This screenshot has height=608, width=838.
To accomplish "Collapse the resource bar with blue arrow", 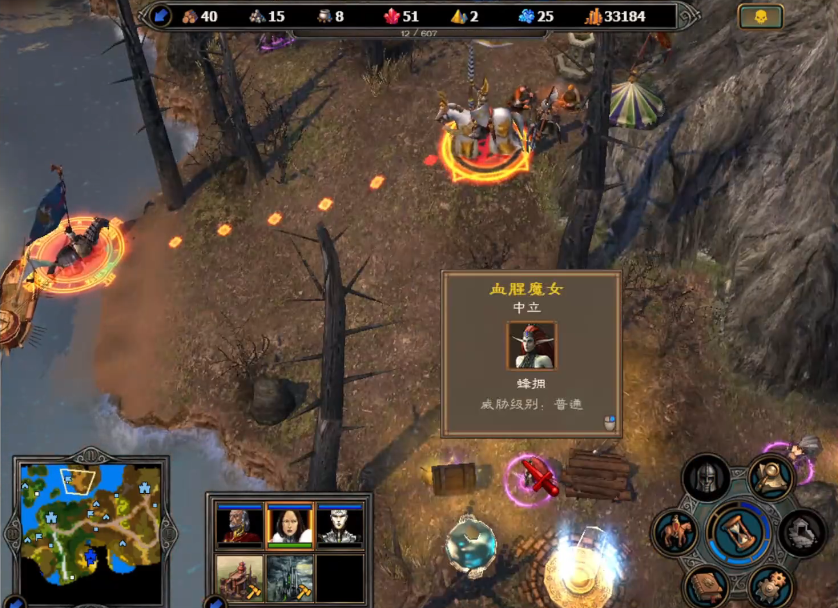I will pyautogui.click(x=161, y=16).
